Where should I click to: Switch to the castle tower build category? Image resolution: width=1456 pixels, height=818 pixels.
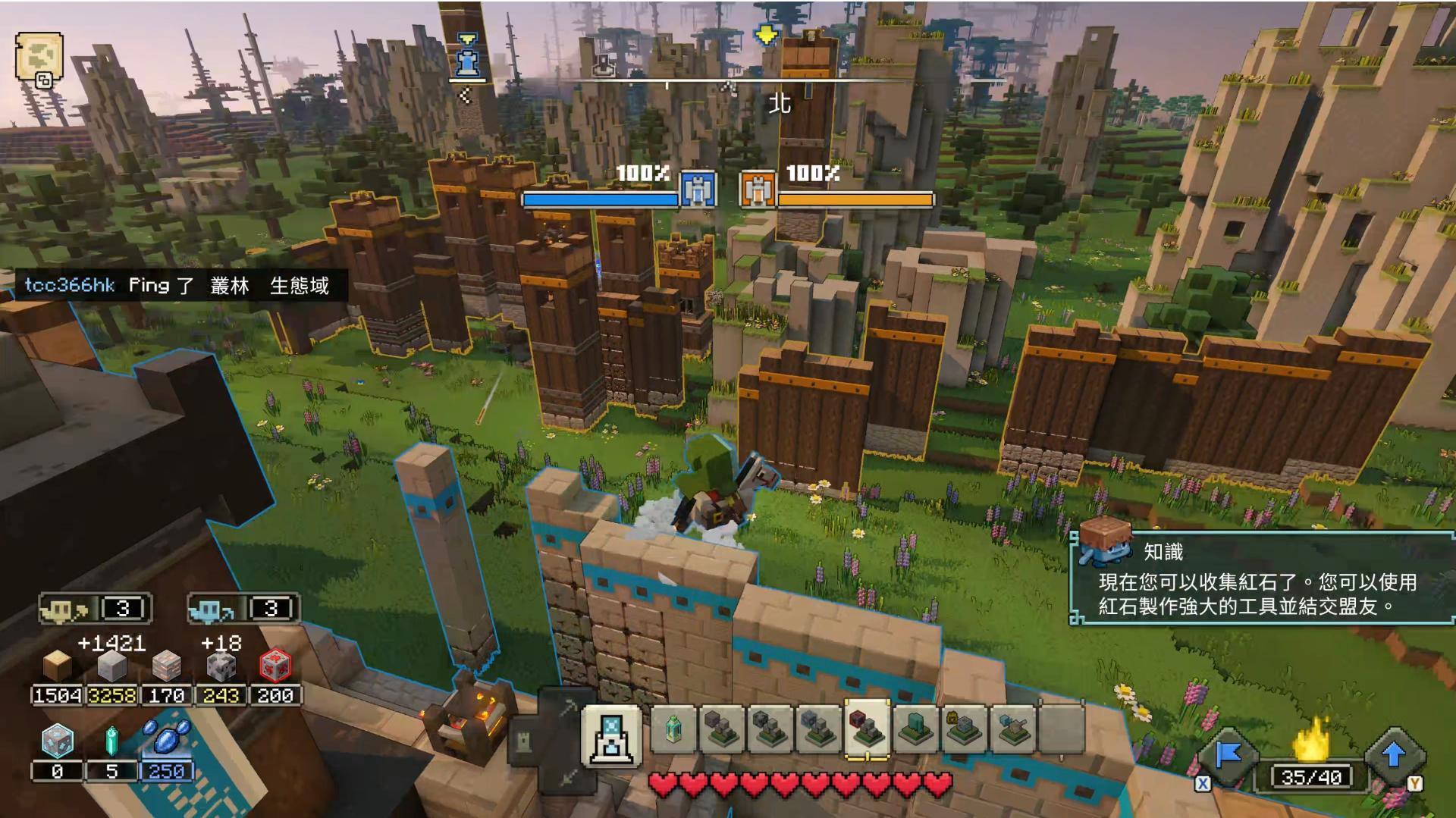[525, 742]
